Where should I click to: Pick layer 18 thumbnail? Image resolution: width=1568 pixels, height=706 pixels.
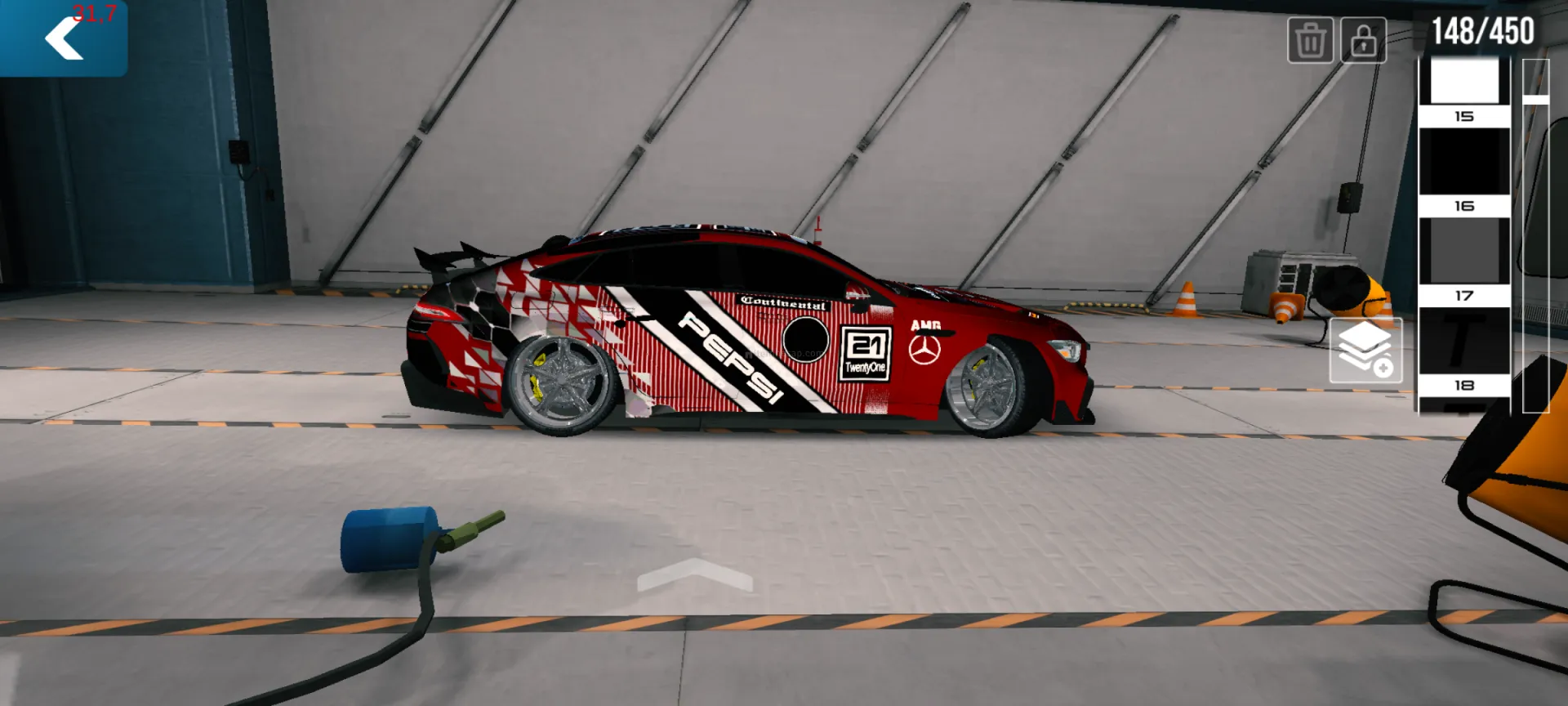[x=1464, y=342]
